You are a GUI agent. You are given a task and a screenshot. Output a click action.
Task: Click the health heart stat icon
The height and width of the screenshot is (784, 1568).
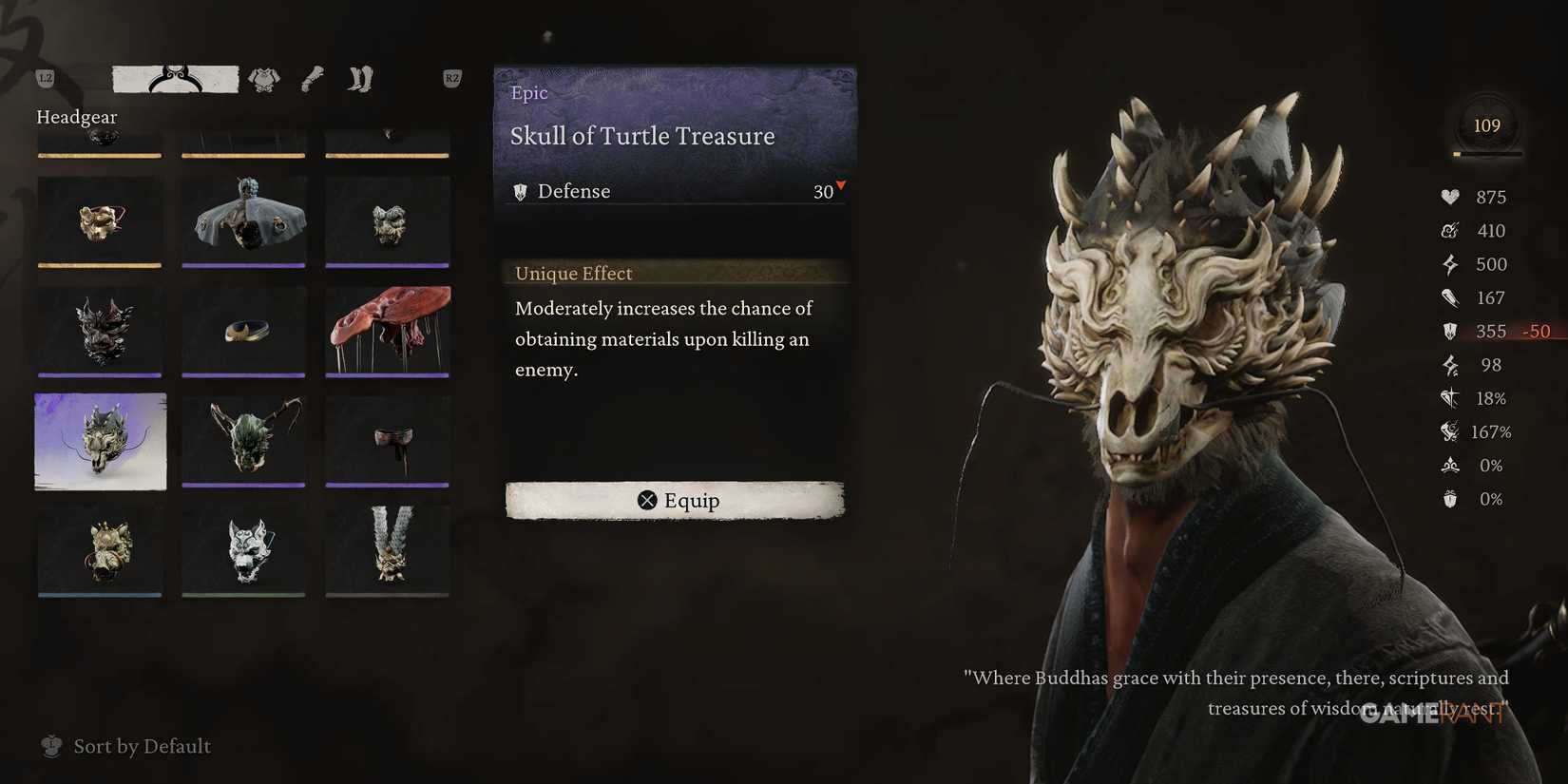click(x=1449, y=197)
